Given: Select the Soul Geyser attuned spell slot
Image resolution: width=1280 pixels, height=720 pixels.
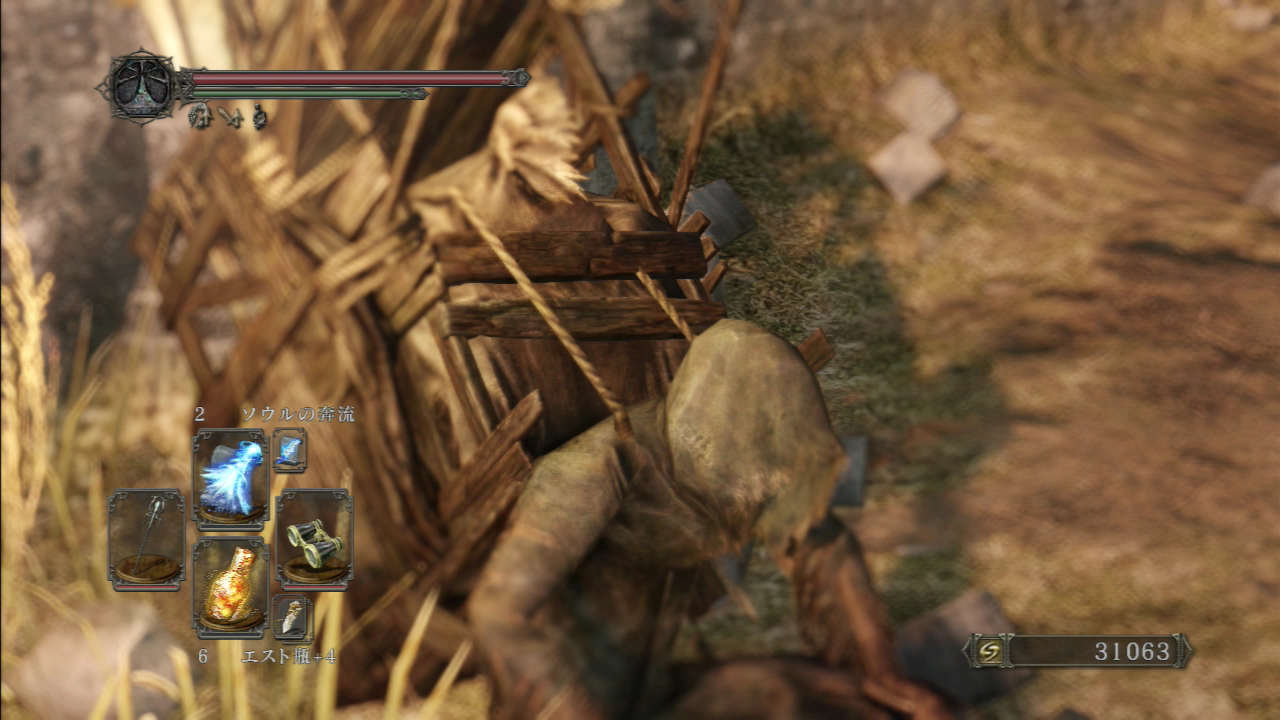Looking at the screenshot, I should point(232,472).
